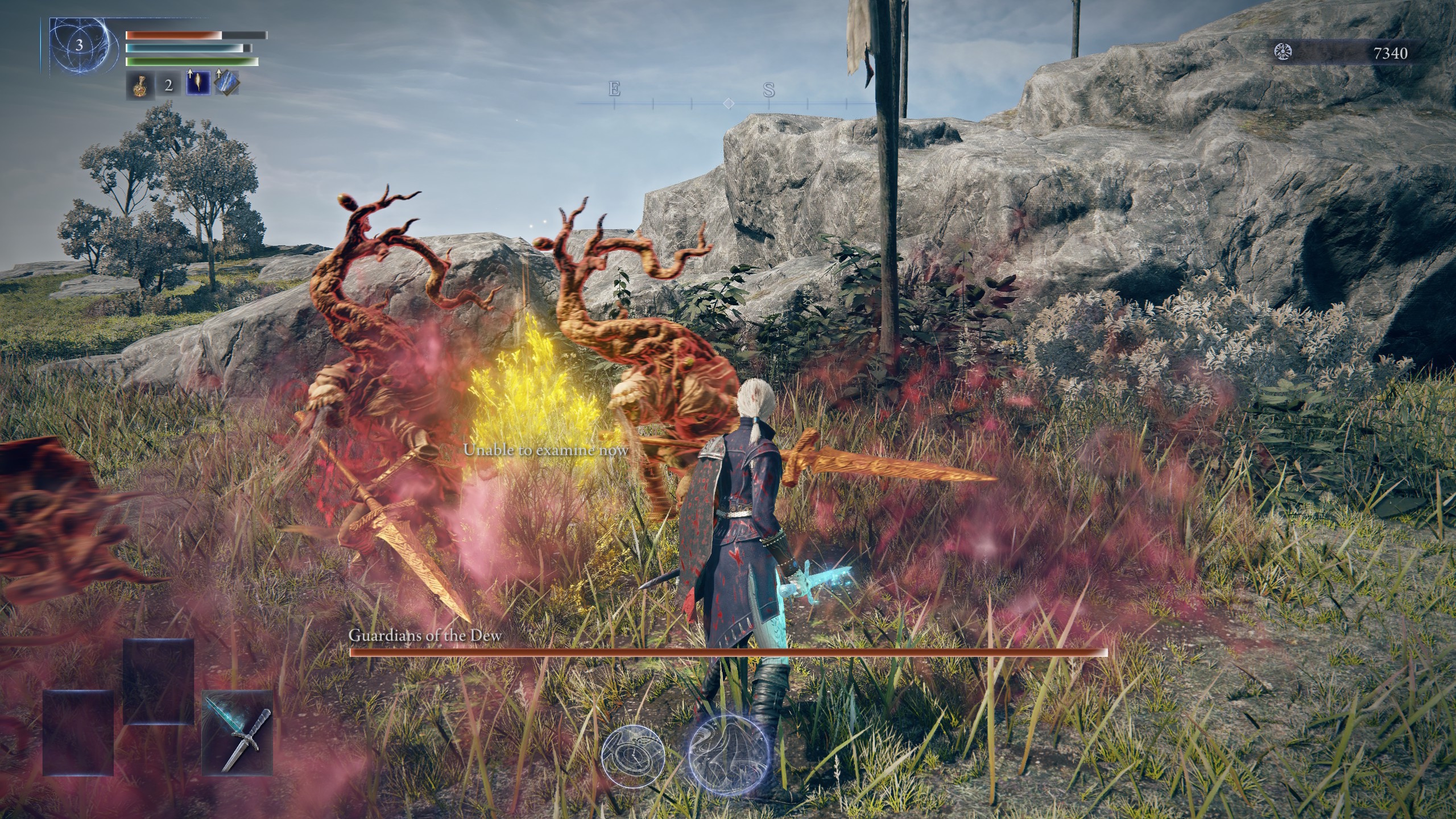Click the S marker on the compass
The image size is (1456, 819).
pos(769,90)
